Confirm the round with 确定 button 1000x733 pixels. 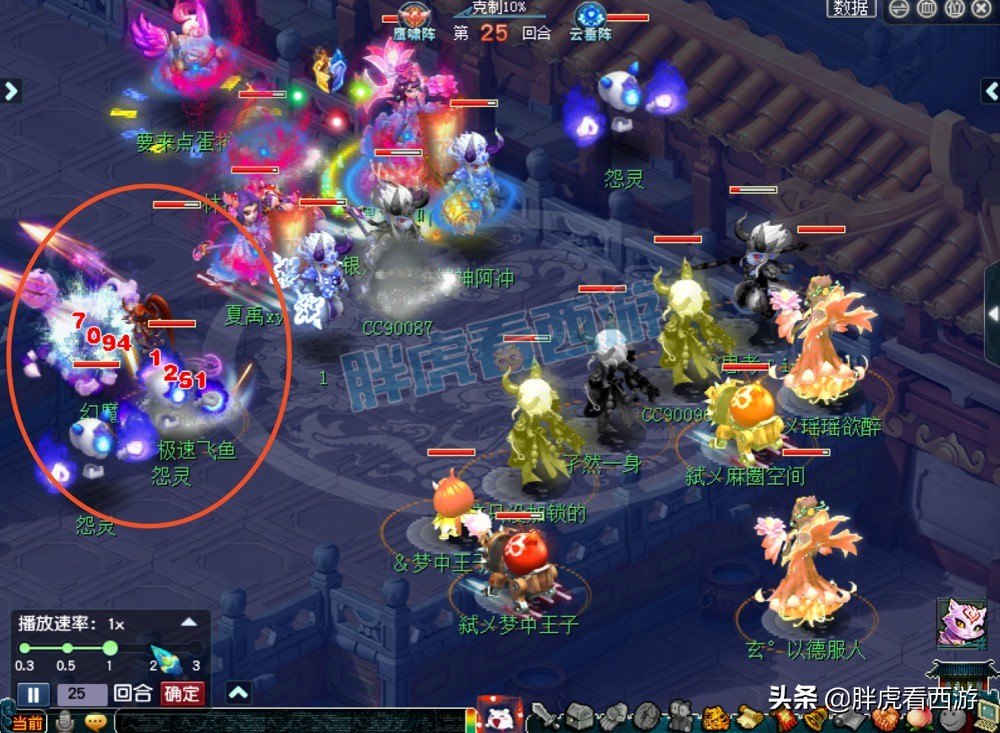(x=181, y=694)
